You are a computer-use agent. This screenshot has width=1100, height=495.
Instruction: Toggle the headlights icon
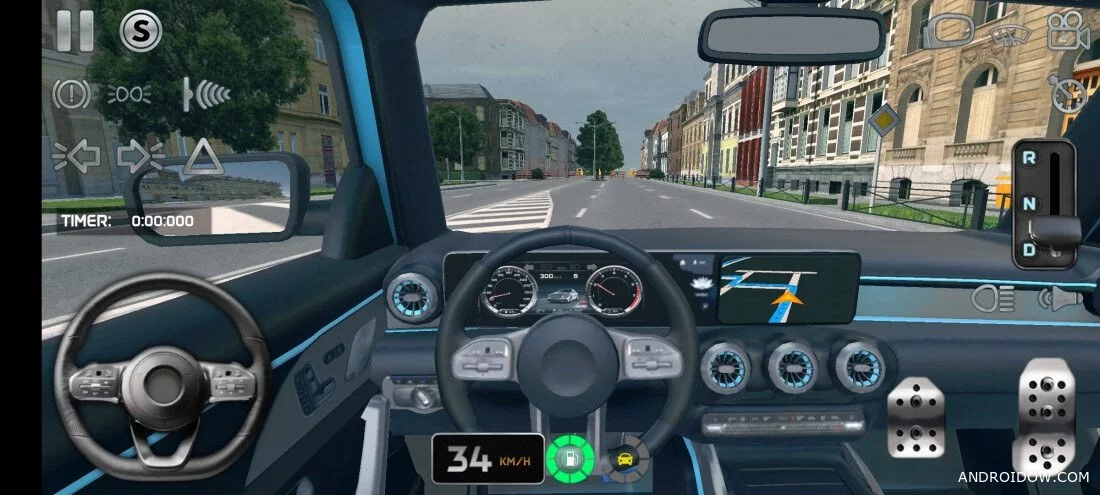click(x=992, y=298)
